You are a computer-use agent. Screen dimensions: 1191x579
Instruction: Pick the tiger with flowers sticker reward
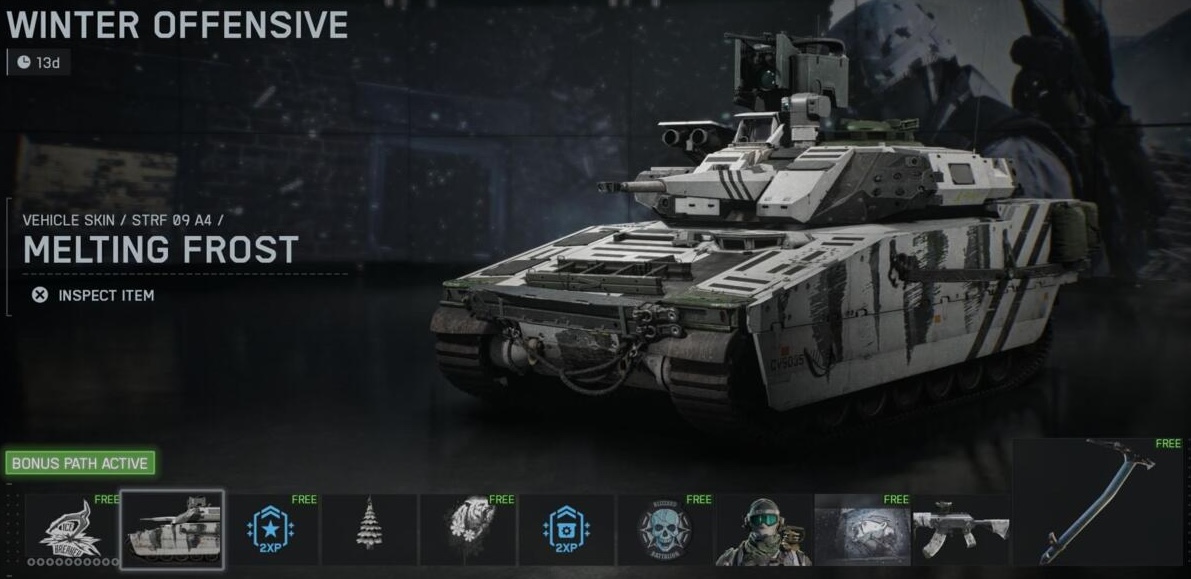[x=468, y=530]
